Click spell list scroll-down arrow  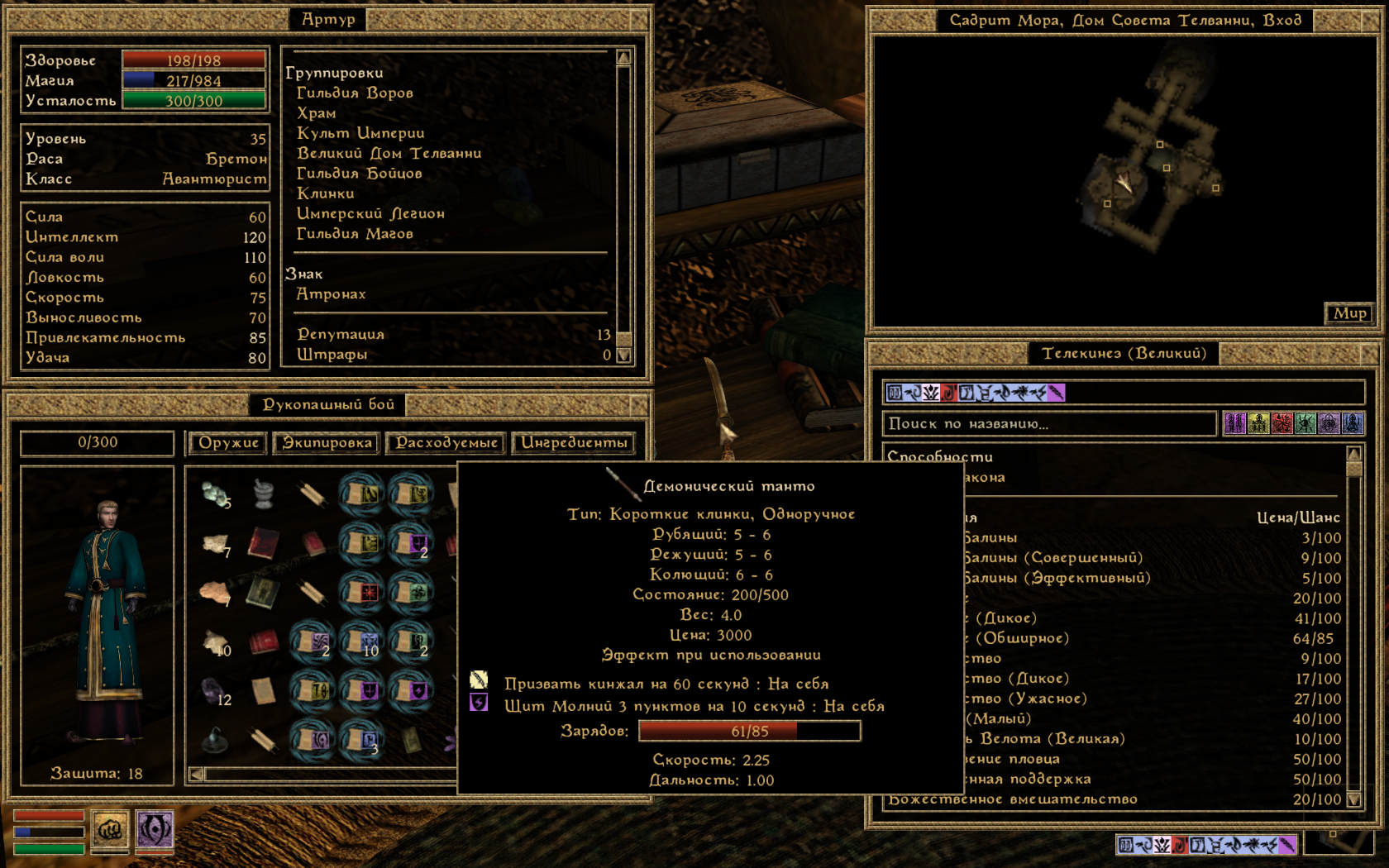(1353, 799)
